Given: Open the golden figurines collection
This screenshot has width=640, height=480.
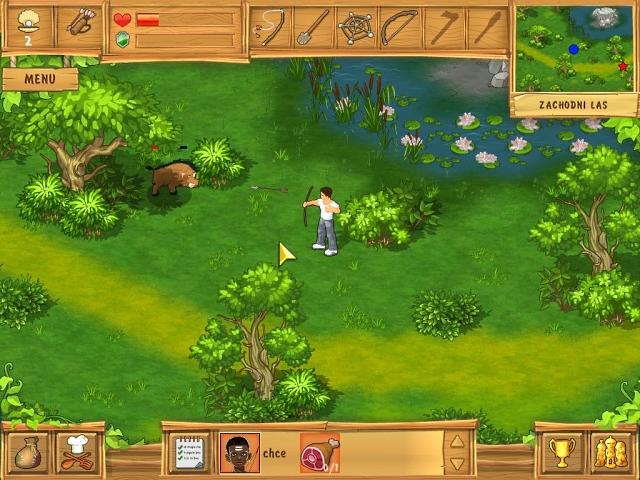Looking at the screenshot, I should pyautogui.click(x=610, y=453).
